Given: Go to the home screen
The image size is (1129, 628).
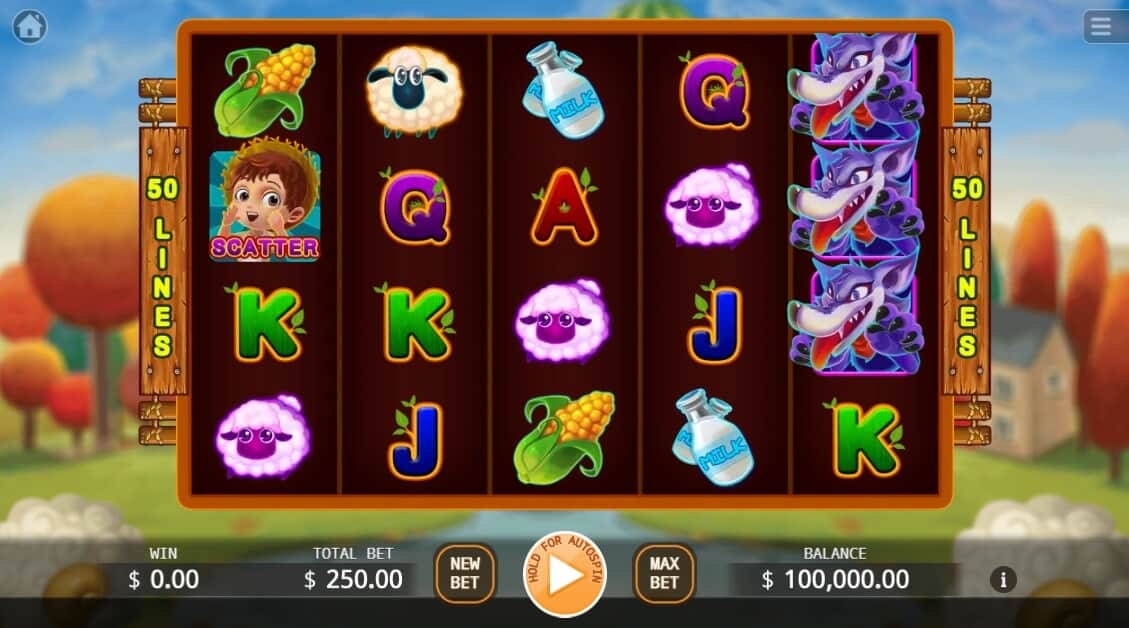Looking at the screenshot, I should pyautogui.click(x=29, y=27).
